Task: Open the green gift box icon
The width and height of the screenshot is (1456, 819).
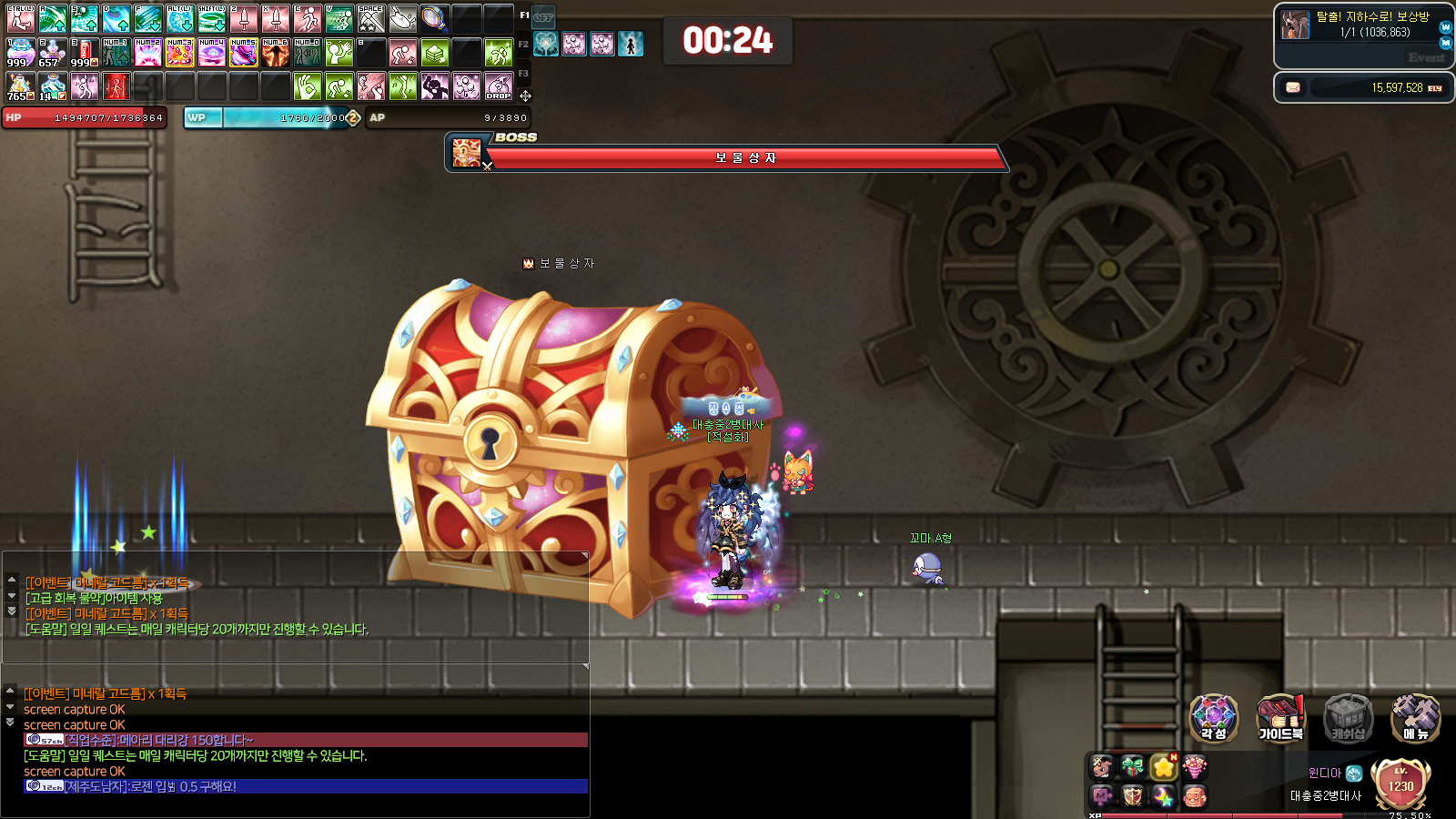Action: [x=1132, y=767]
